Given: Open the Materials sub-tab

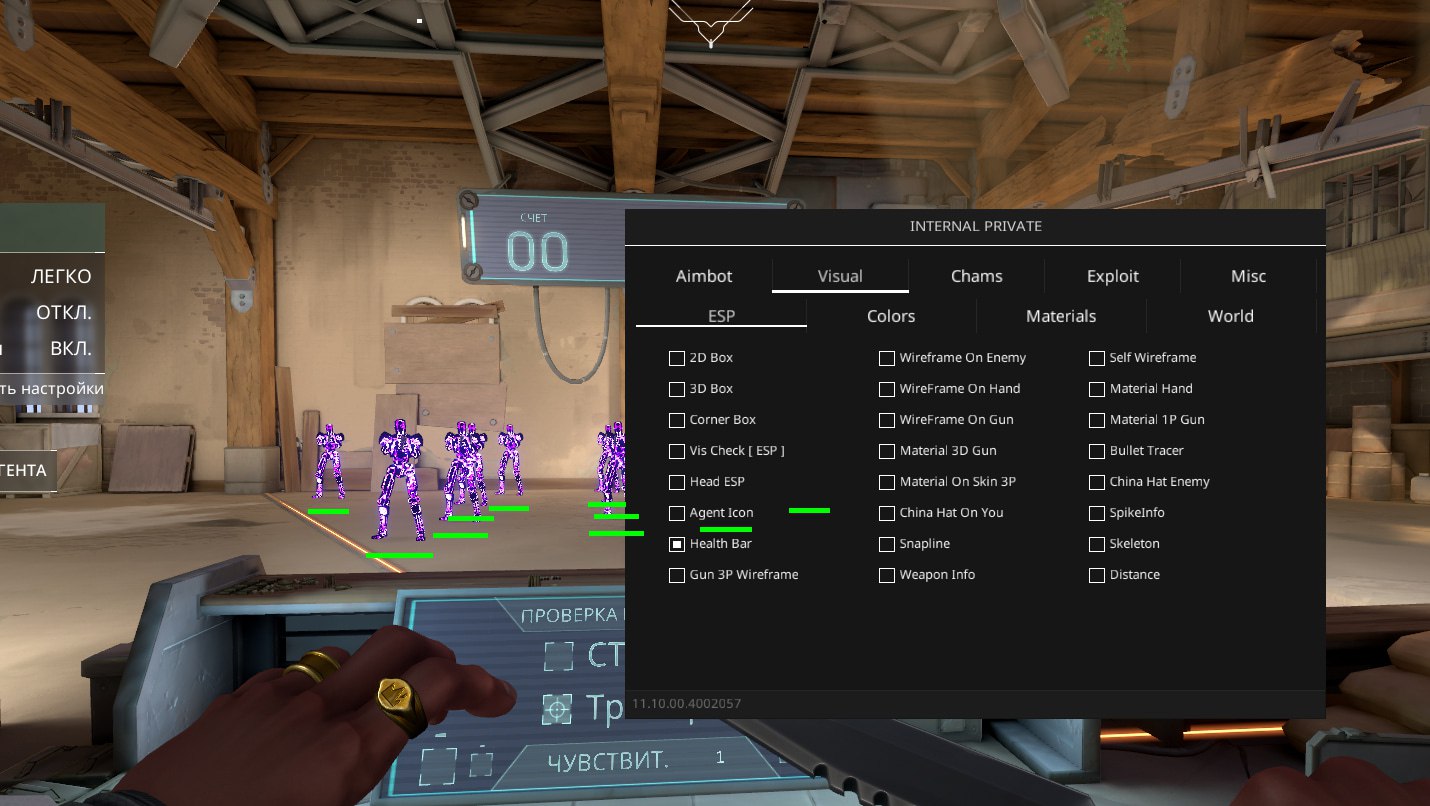Looking at the screenshot, I should [1061, 316].
